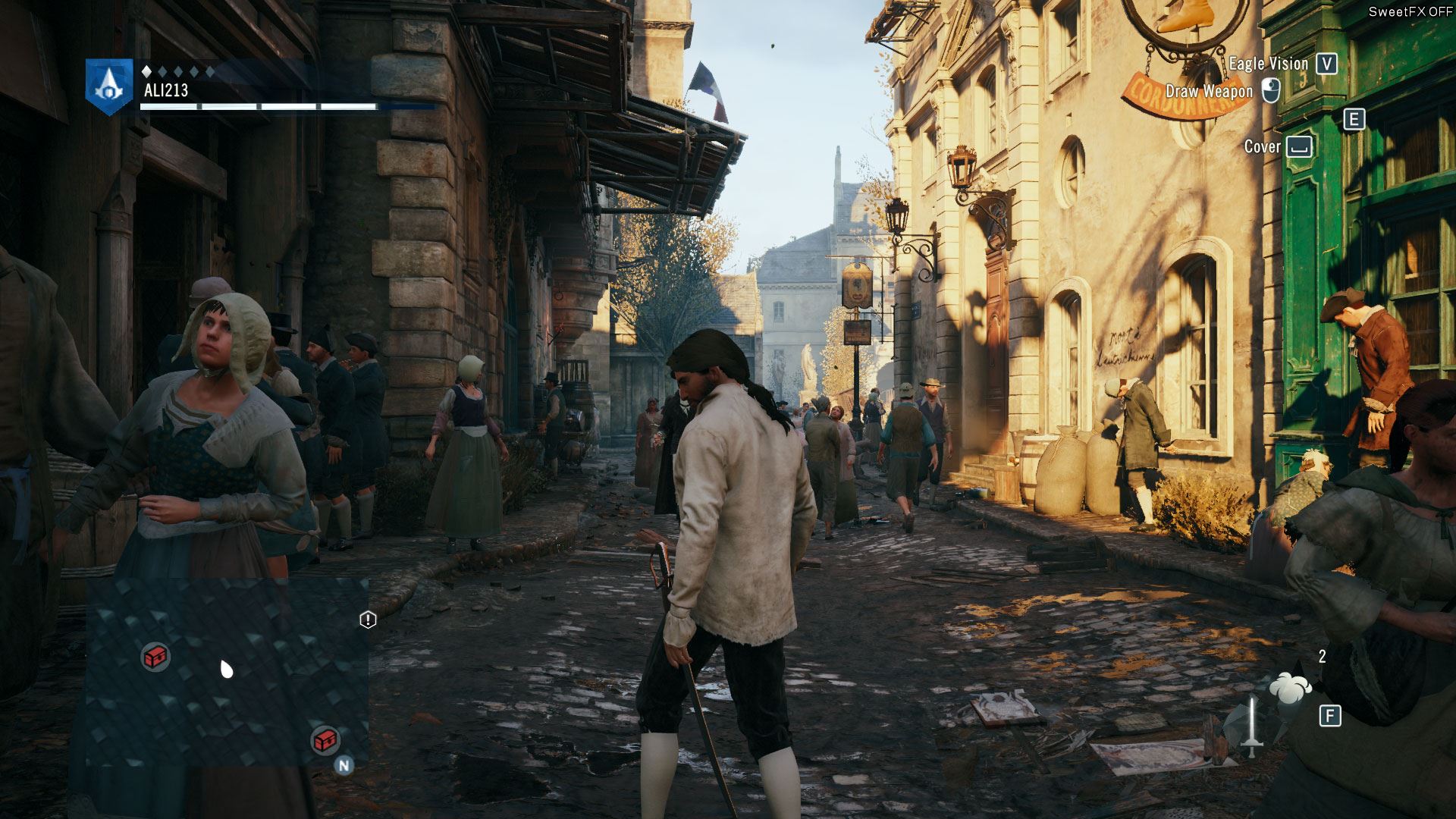Open the minimap

[227, 671]
